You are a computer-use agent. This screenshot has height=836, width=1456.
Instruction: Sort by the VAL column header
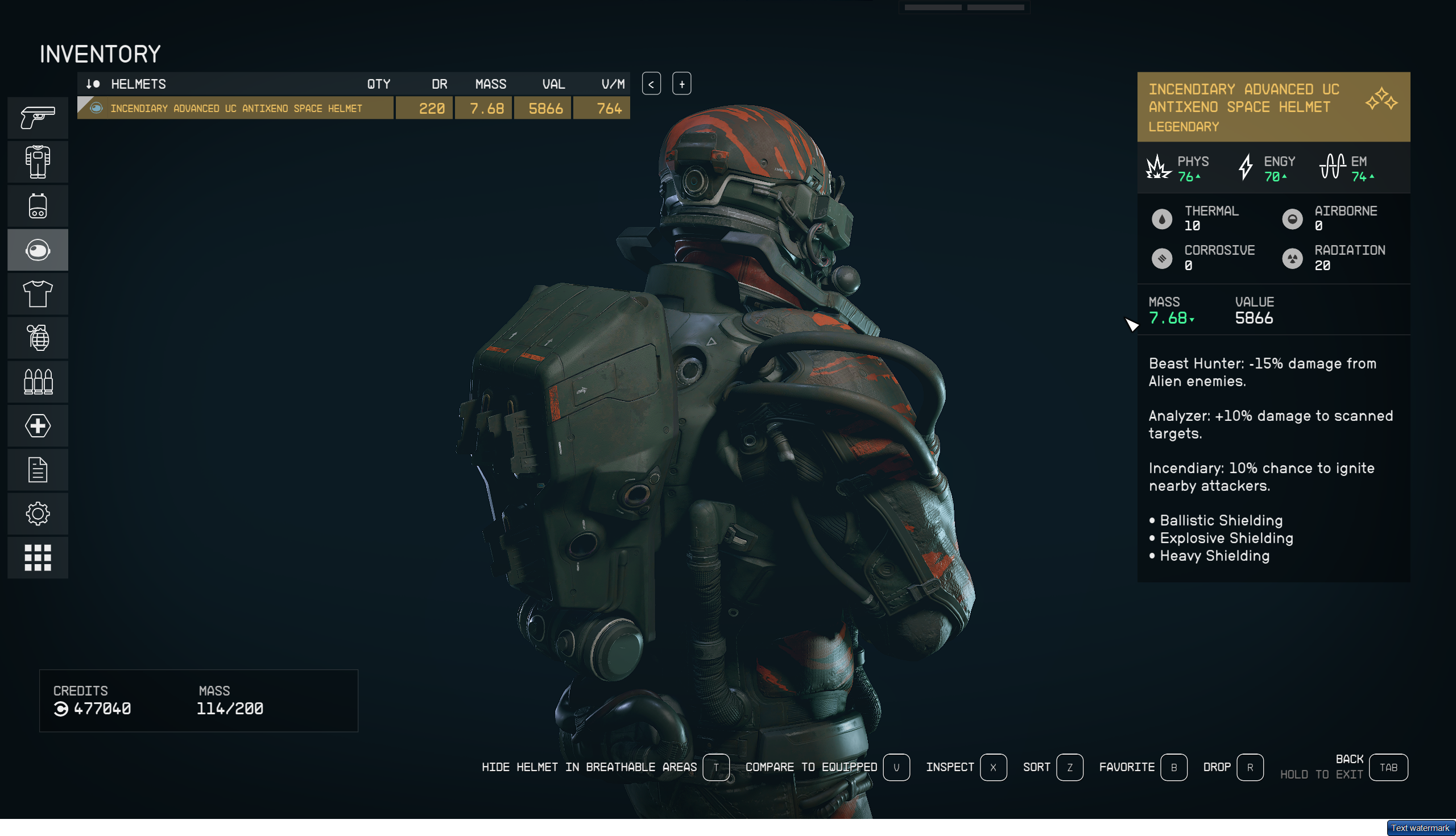(553, 84)
